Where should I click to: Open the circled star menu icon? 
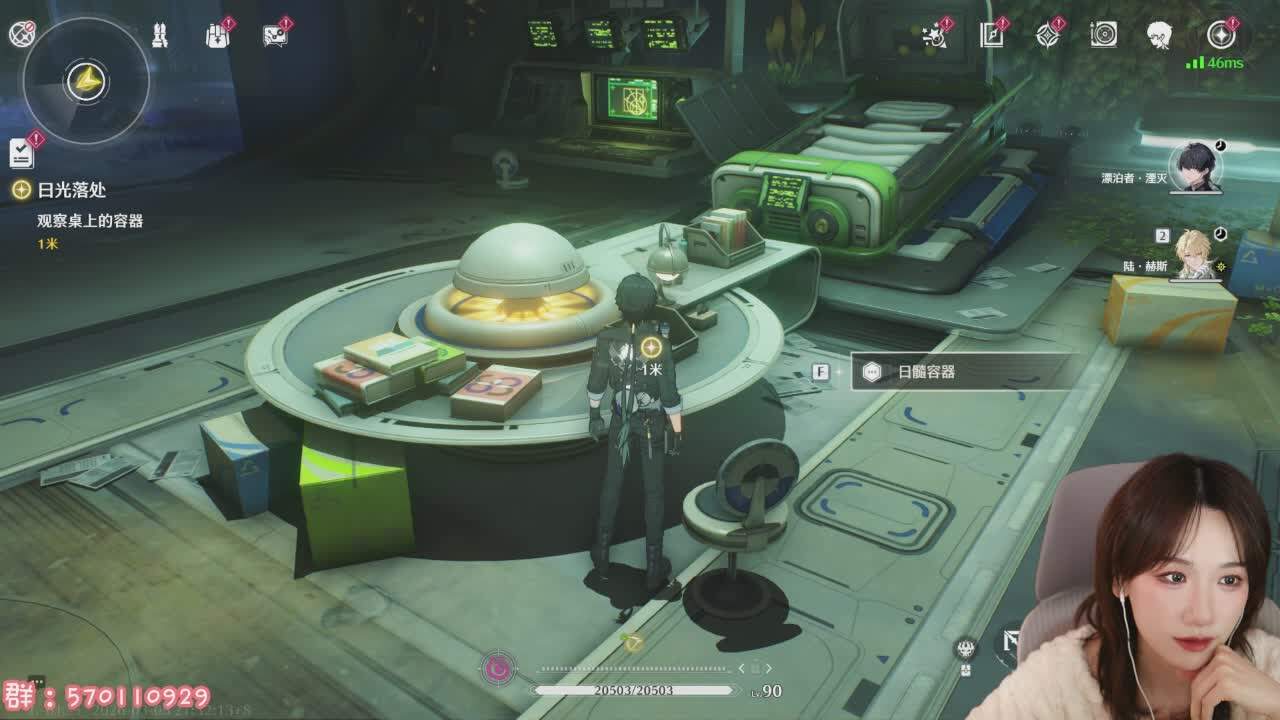(x=1220, y=35)
